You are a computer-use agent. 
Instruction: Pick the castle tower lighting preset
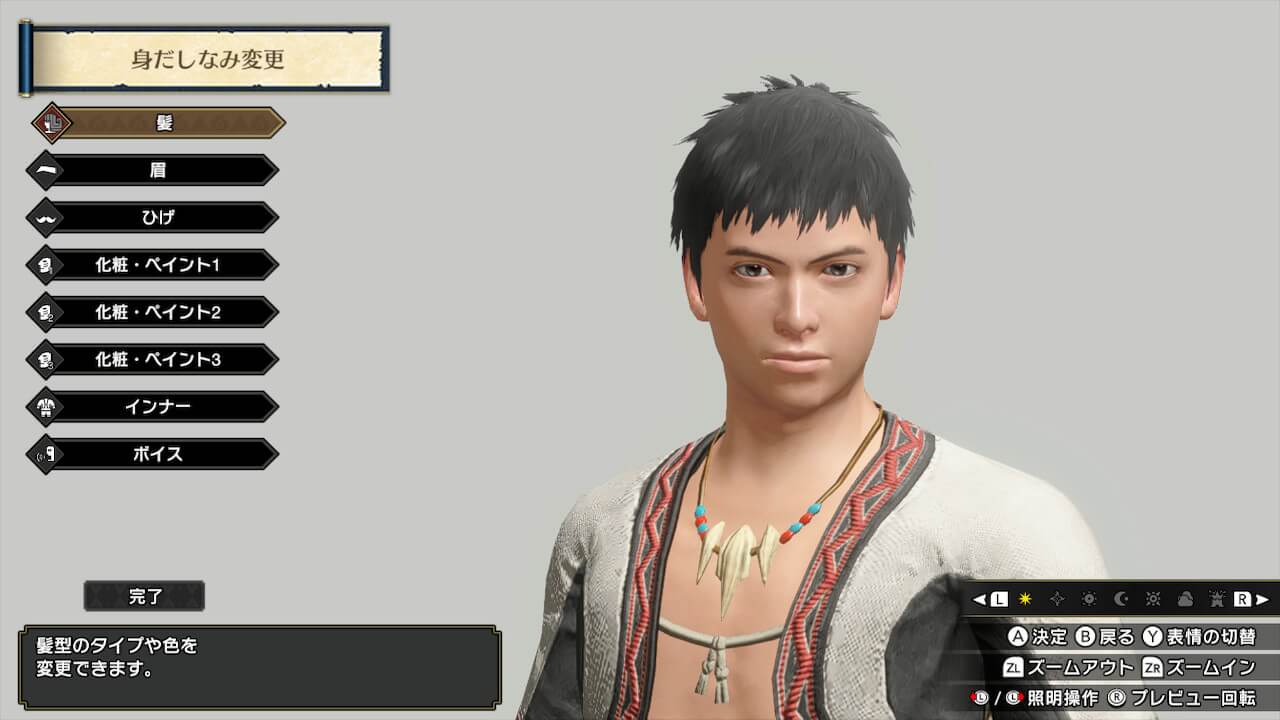(1217, 599)
